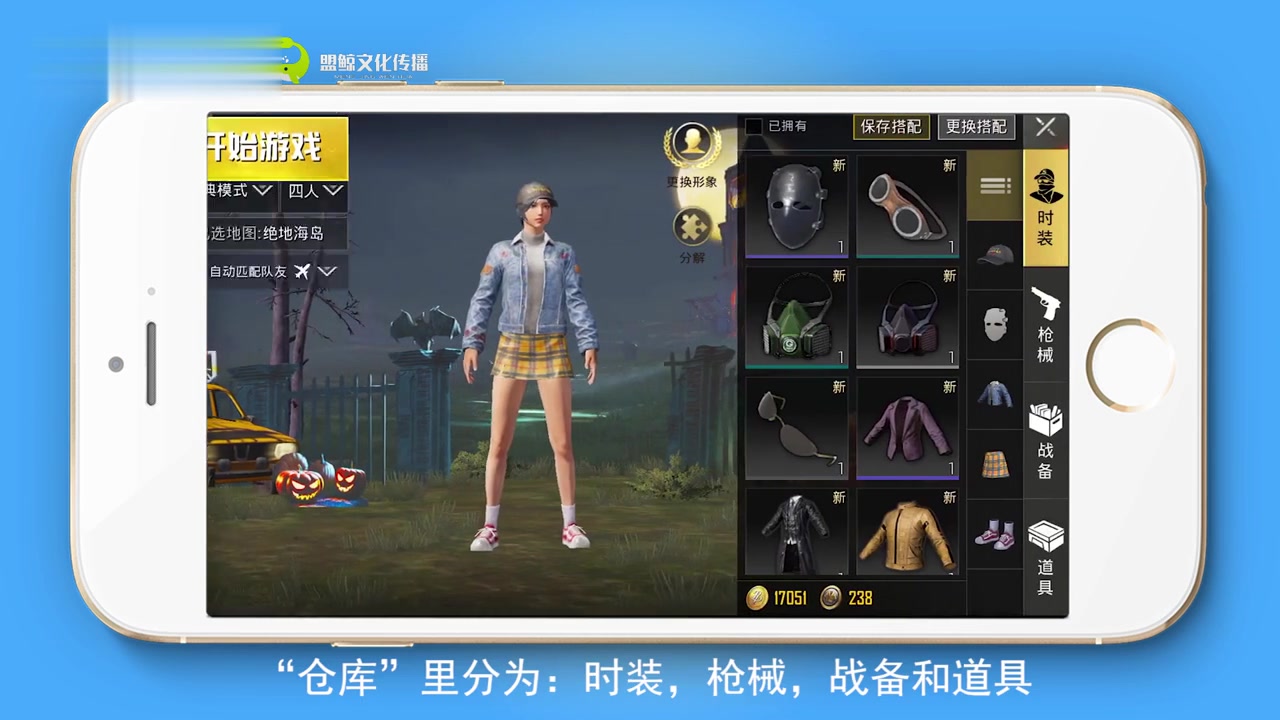Select the equipped cap thumbnail on sidebar
This screenshot has height=720, width=1280.
993,253
